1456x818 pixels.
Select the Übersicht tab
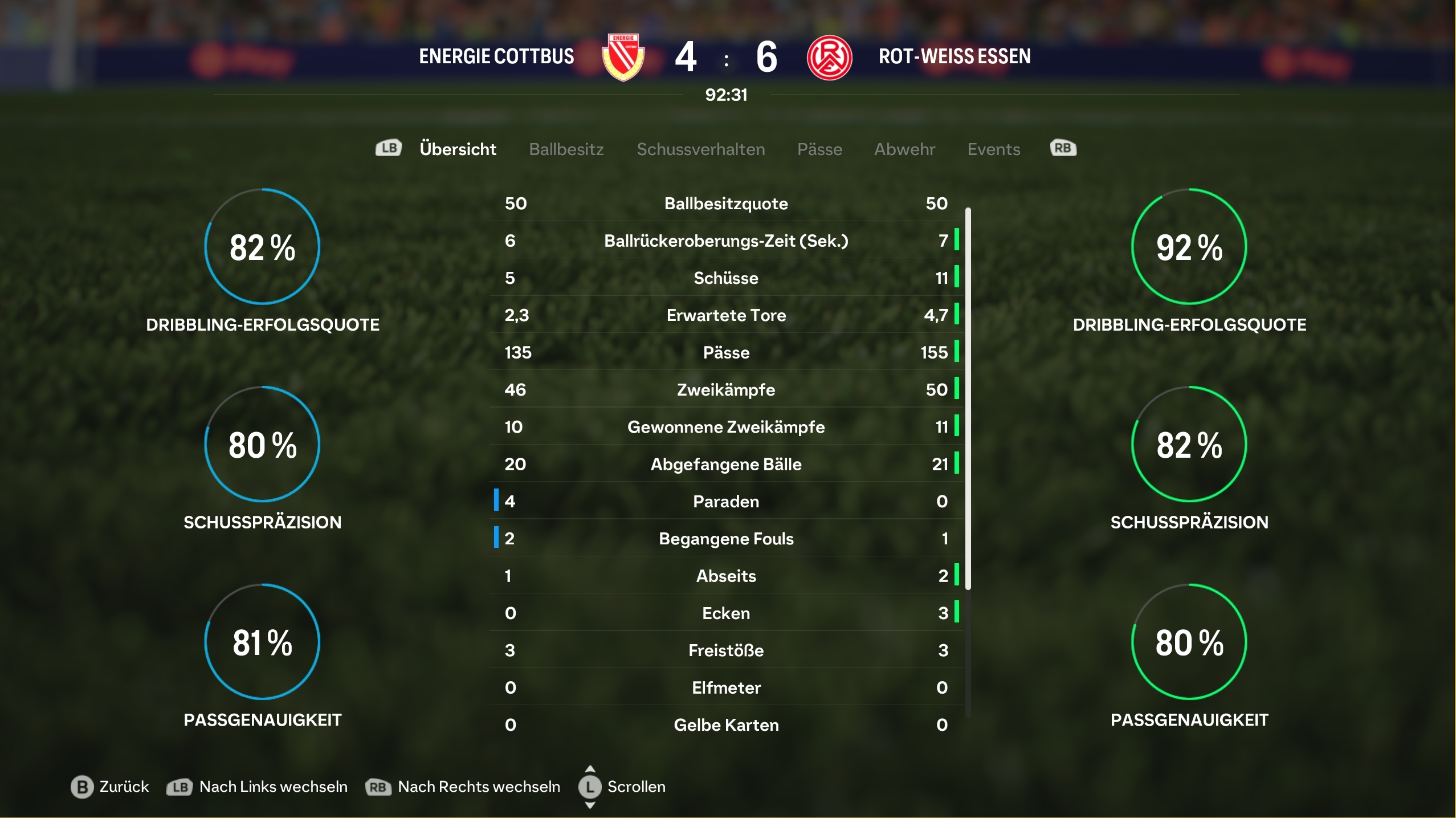(x=458, y=149)
